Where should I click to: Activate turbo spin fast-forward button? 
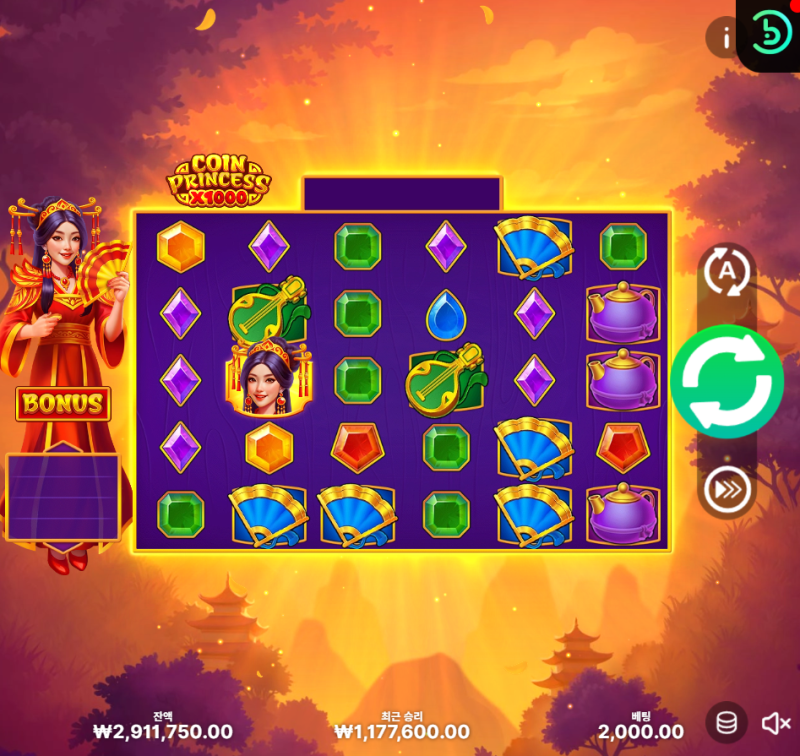tap(727, 490)
